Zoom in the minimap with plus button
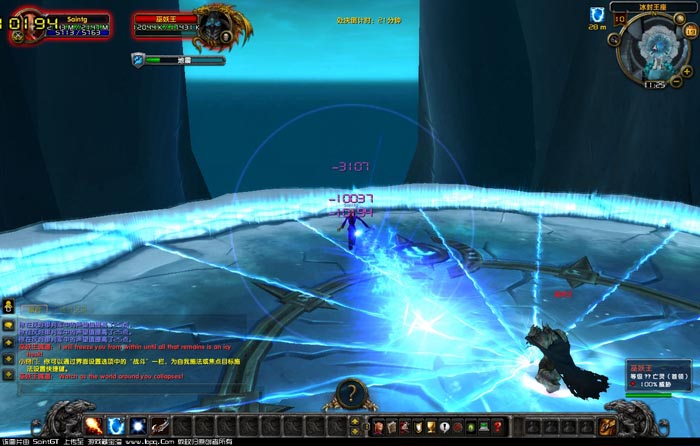The width and height of the screenshot is (700, 446). (x=686, y=69)
